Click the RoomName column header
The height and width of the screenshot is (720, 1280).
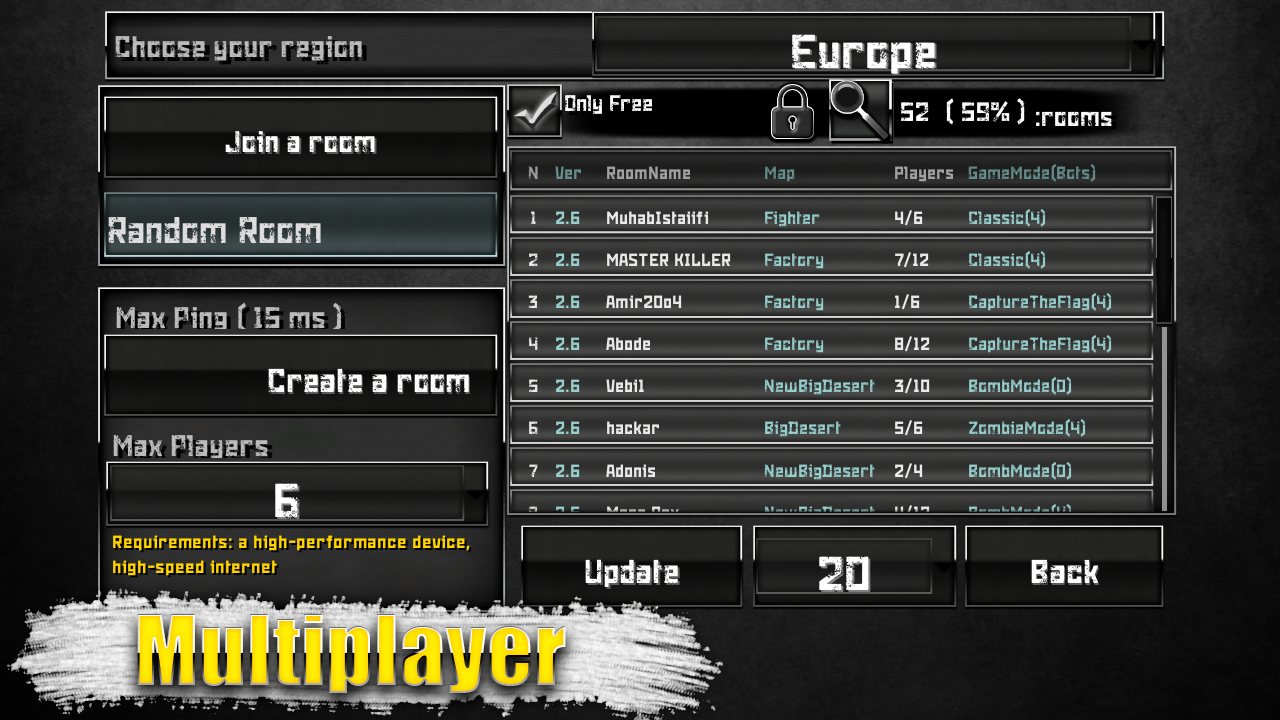(x=647, y=173)
